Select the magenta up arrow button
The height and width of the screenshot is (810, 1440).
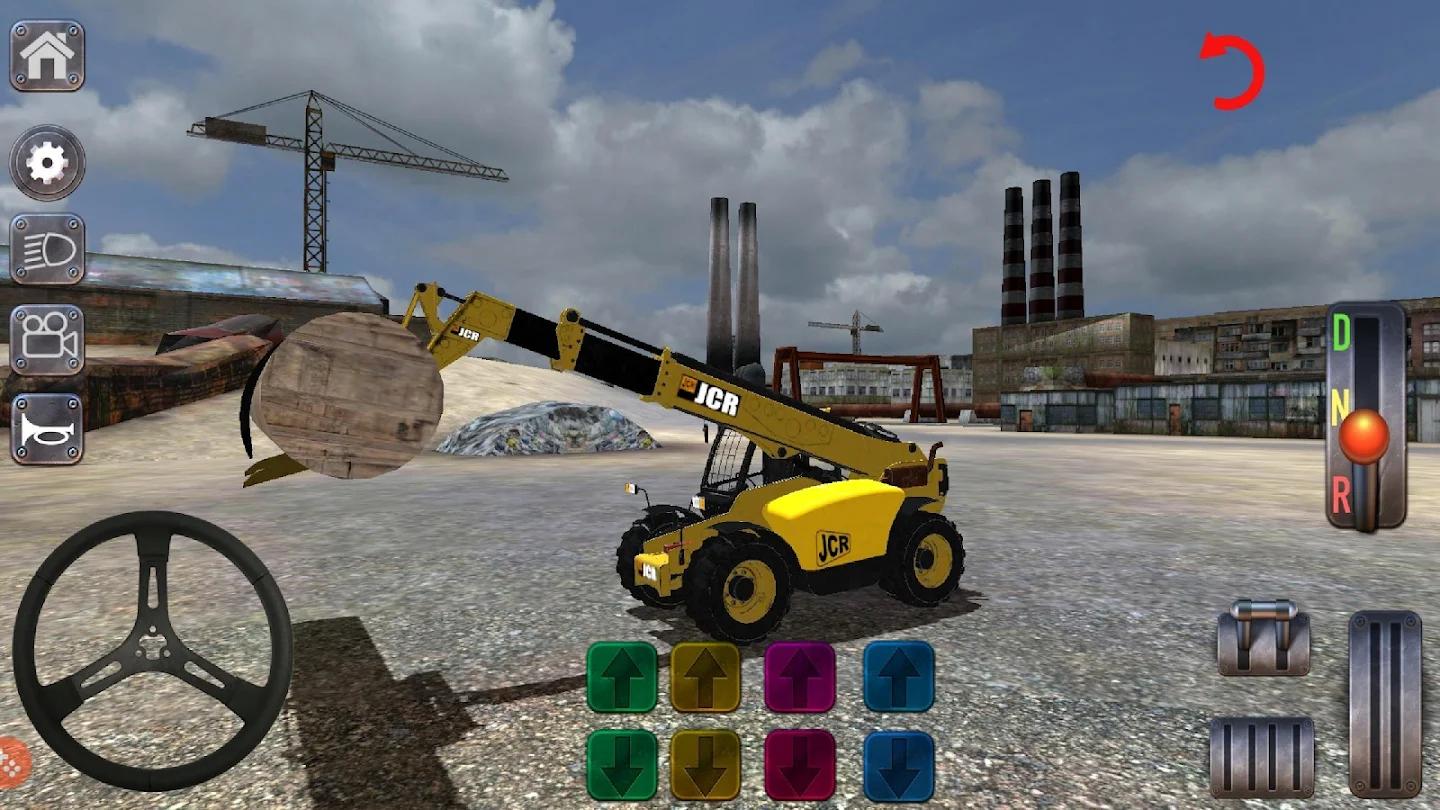(x=800, y=677)
